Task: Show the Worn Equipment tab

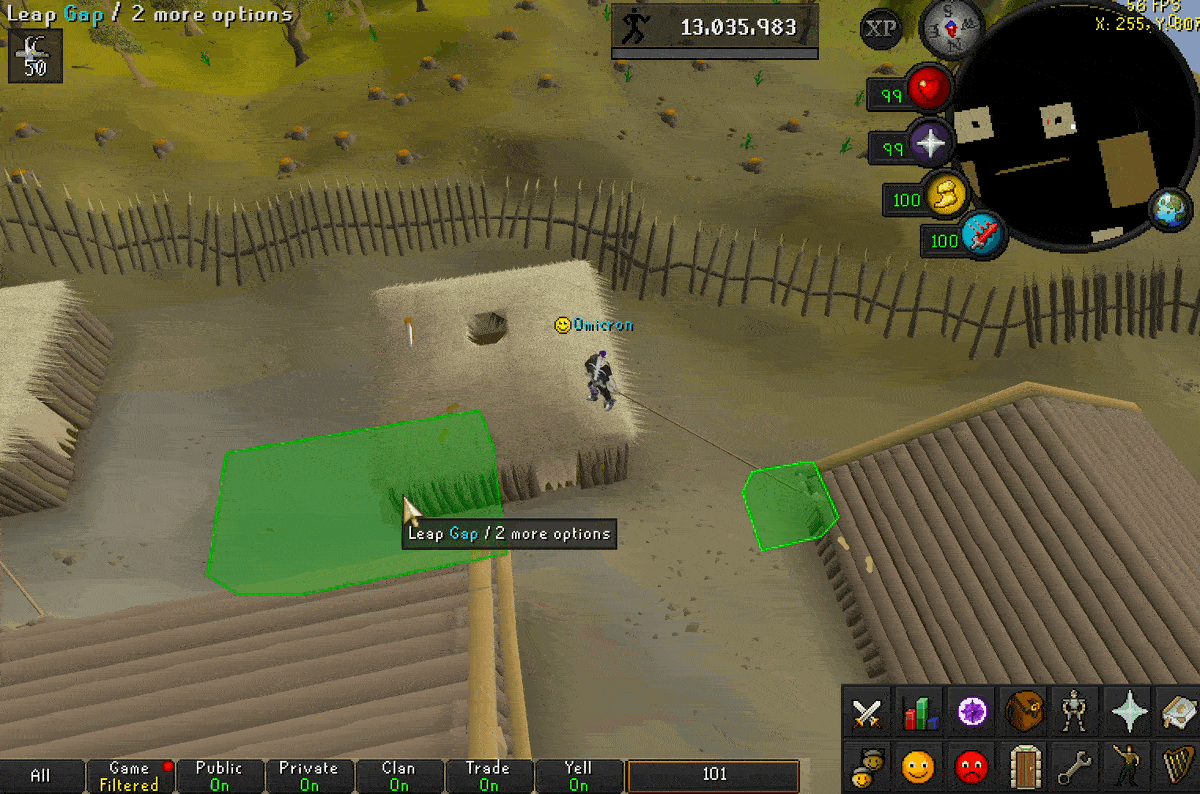Action: [1077, 712]
